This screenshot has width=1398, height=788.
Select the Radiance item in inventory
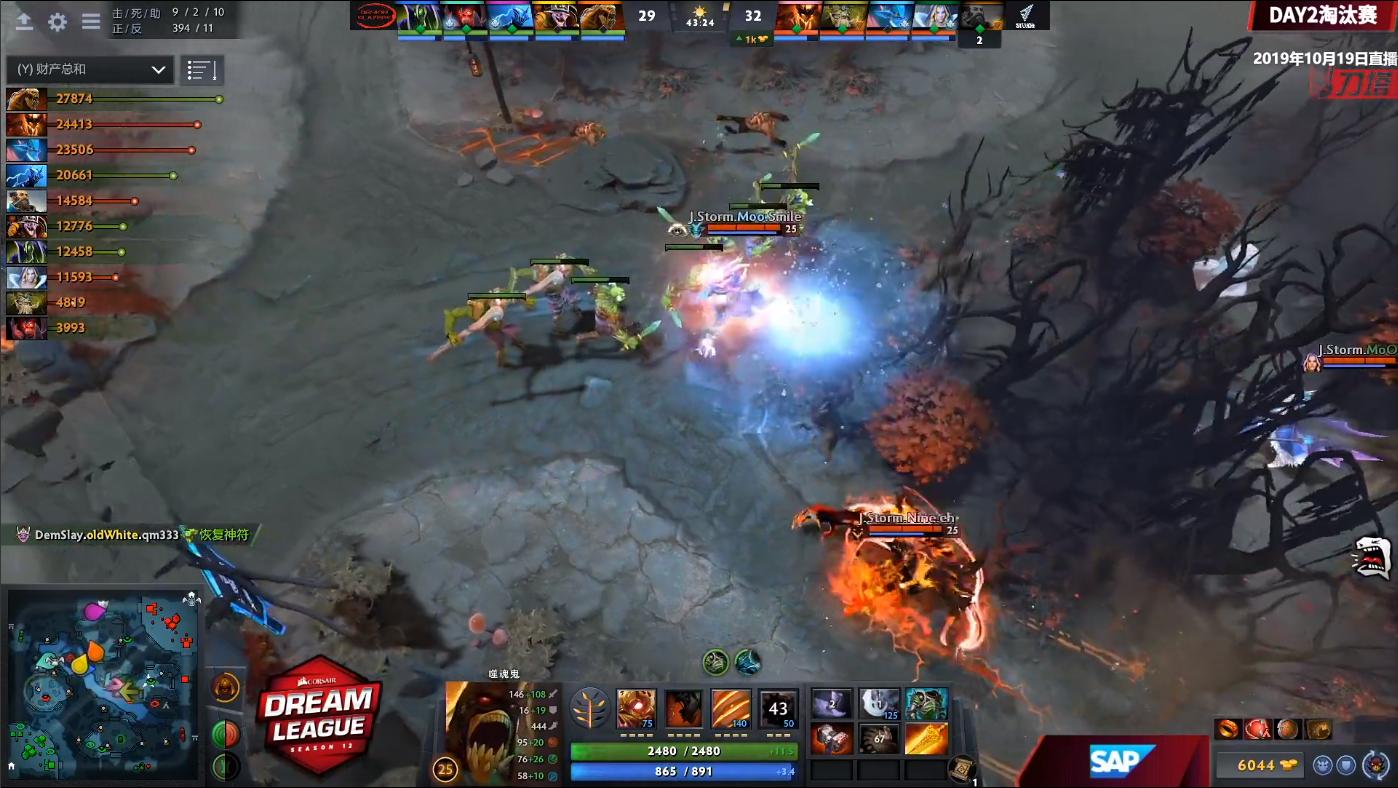click(x=928, y=740)
